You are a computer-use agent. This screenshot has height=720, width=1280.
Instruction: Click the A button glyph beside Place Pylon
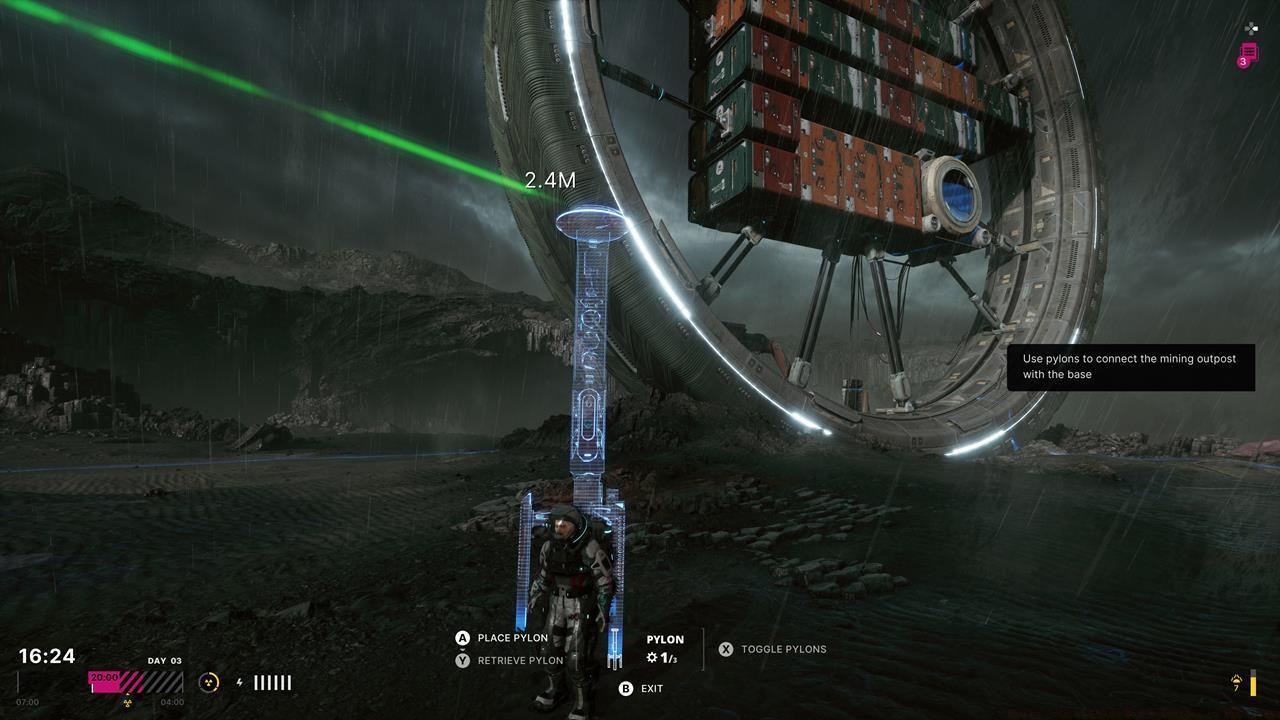pyautogui.click(x=463, y=637)
